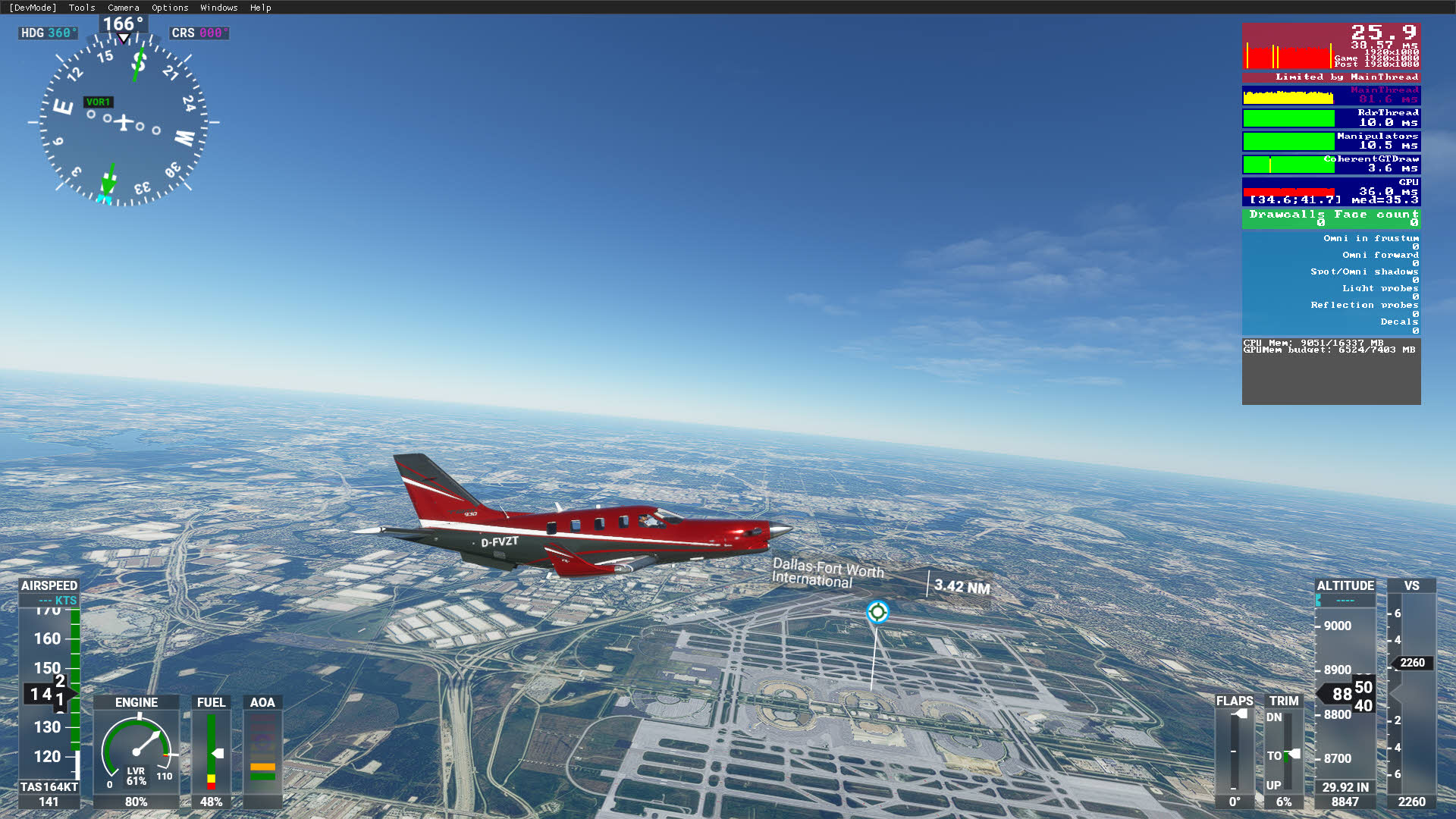Click the TRIM position slider
This screenshot has height=819, width=1456.
point(1284,751)
